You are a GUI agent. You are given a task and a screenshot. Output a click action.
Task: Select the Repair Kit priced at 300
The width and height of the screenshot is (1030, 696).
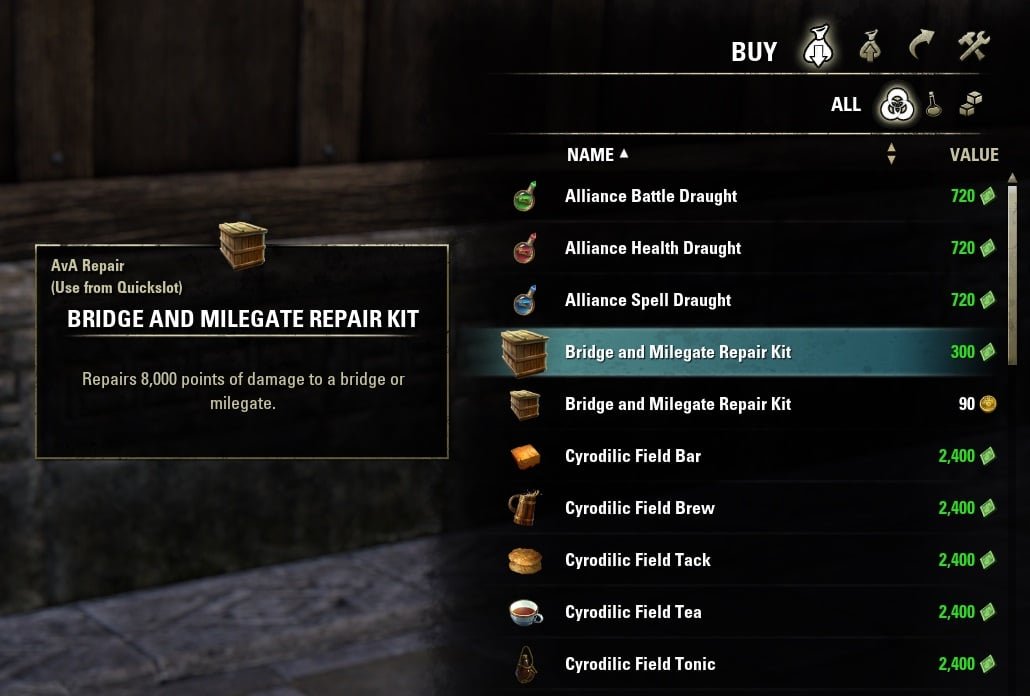(678, 352)
